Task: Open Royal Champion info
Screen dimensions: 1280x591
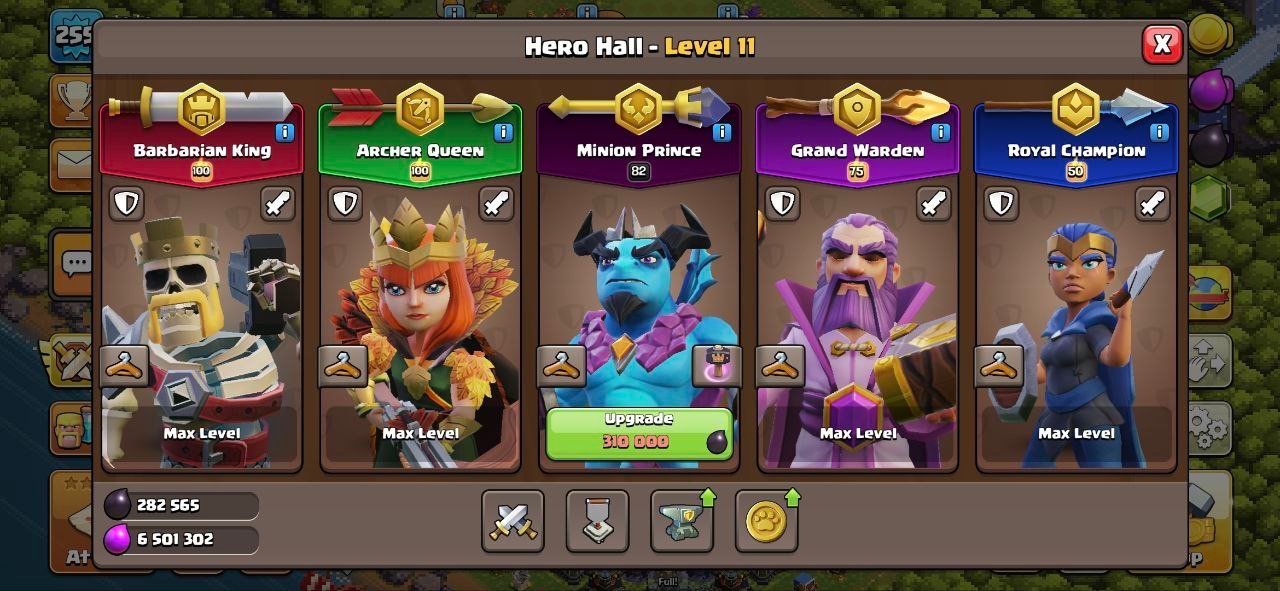Action: click(x=1159, y=132)
